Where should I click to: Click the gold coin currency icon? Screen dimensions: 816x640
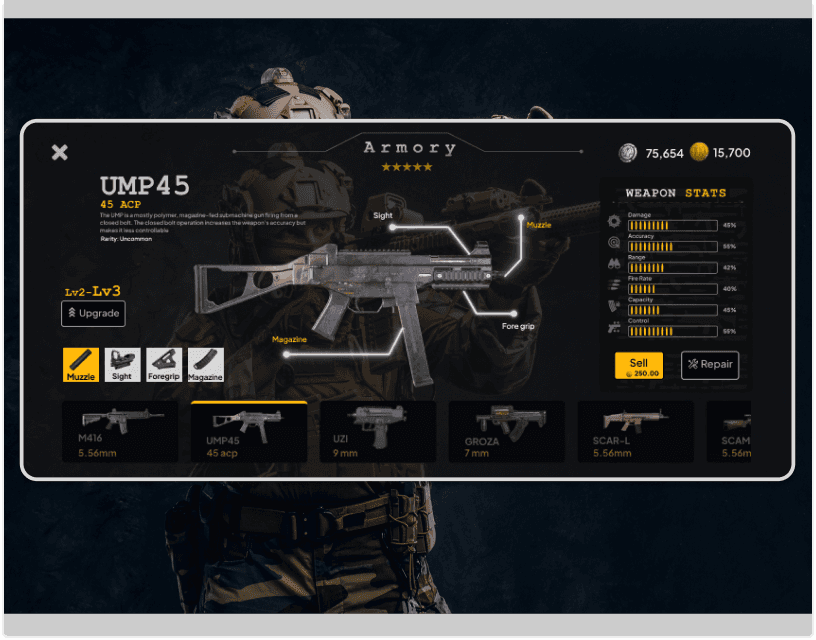pyautogui.click(x=699, y=153)
